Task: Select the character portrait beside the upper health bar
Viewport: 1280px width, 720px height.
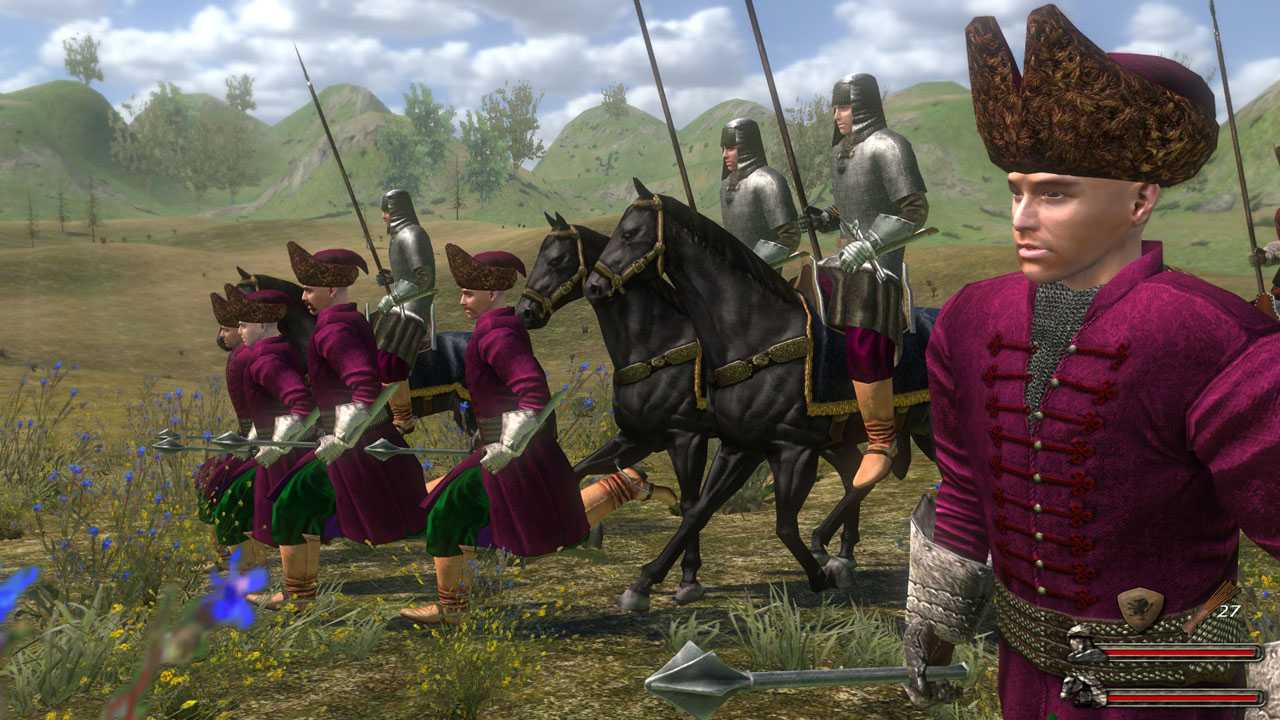Action: click(1080, 648)
